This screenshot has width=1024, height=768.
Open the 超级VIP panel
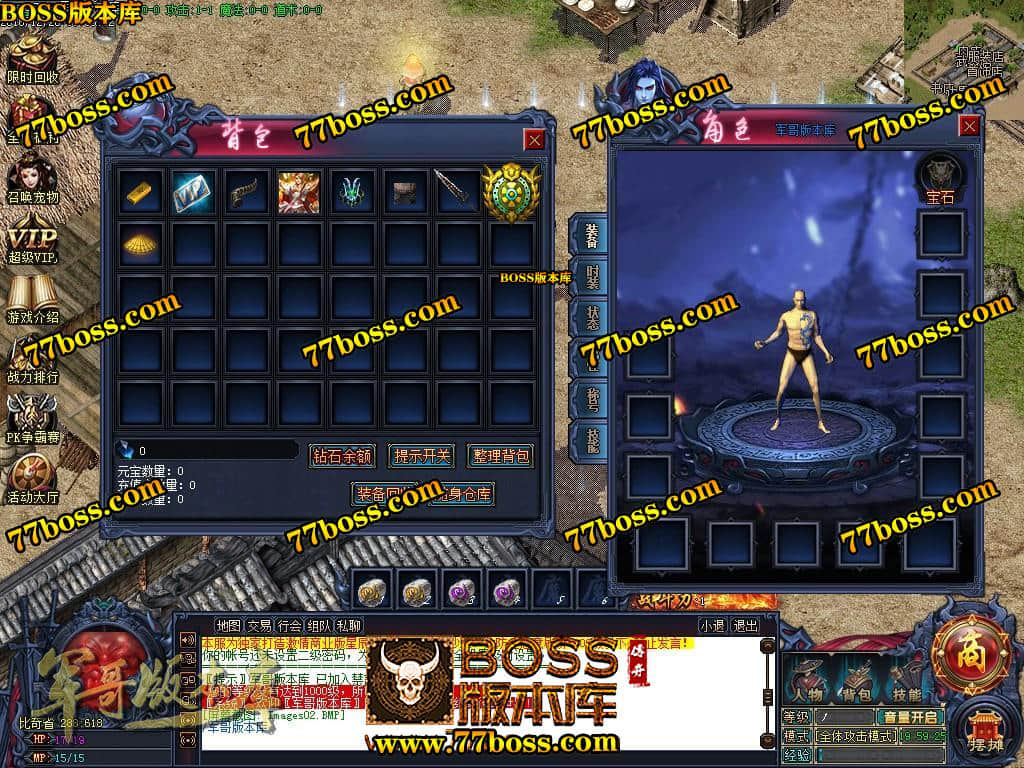click(x=33, y=240)
